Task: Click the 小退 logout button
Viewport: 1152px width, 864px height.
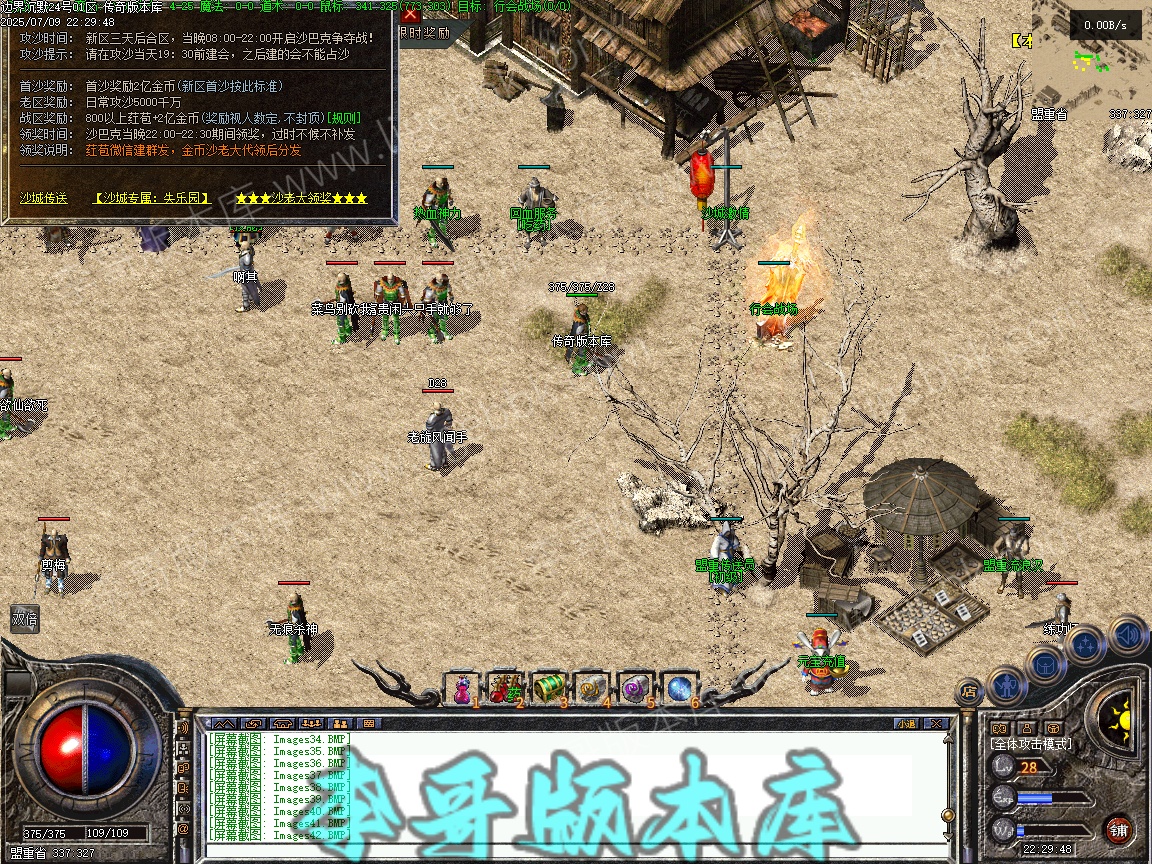Action: 906,723
